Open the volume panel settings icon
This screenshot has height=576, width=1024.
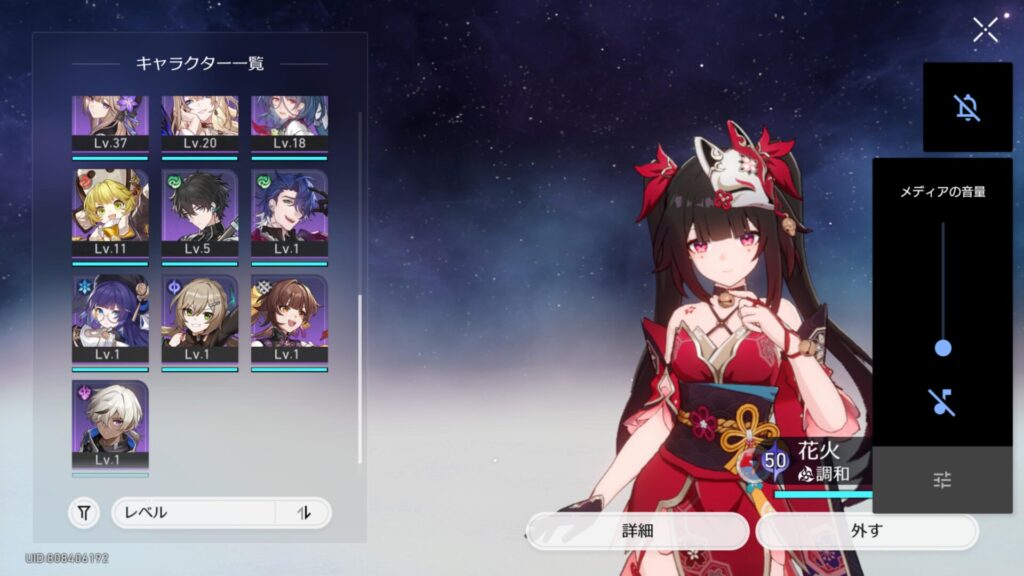coord(942,481)
